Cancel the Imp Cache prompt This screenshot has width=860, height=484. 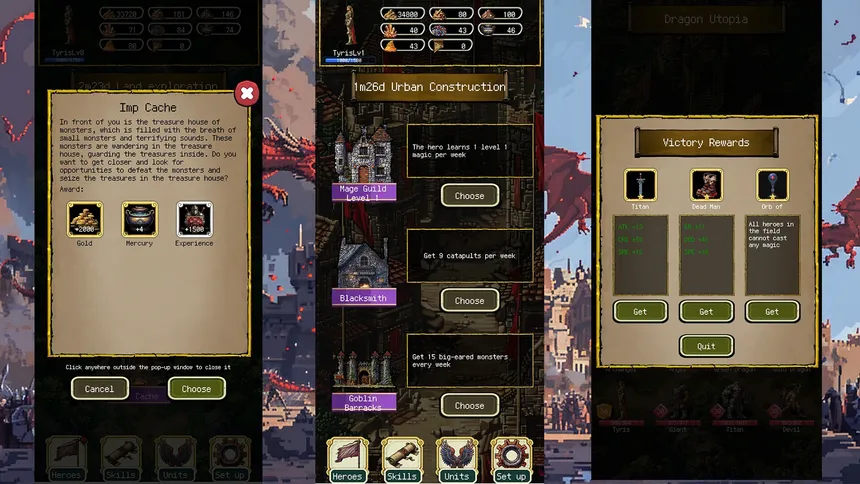(100, 389)
